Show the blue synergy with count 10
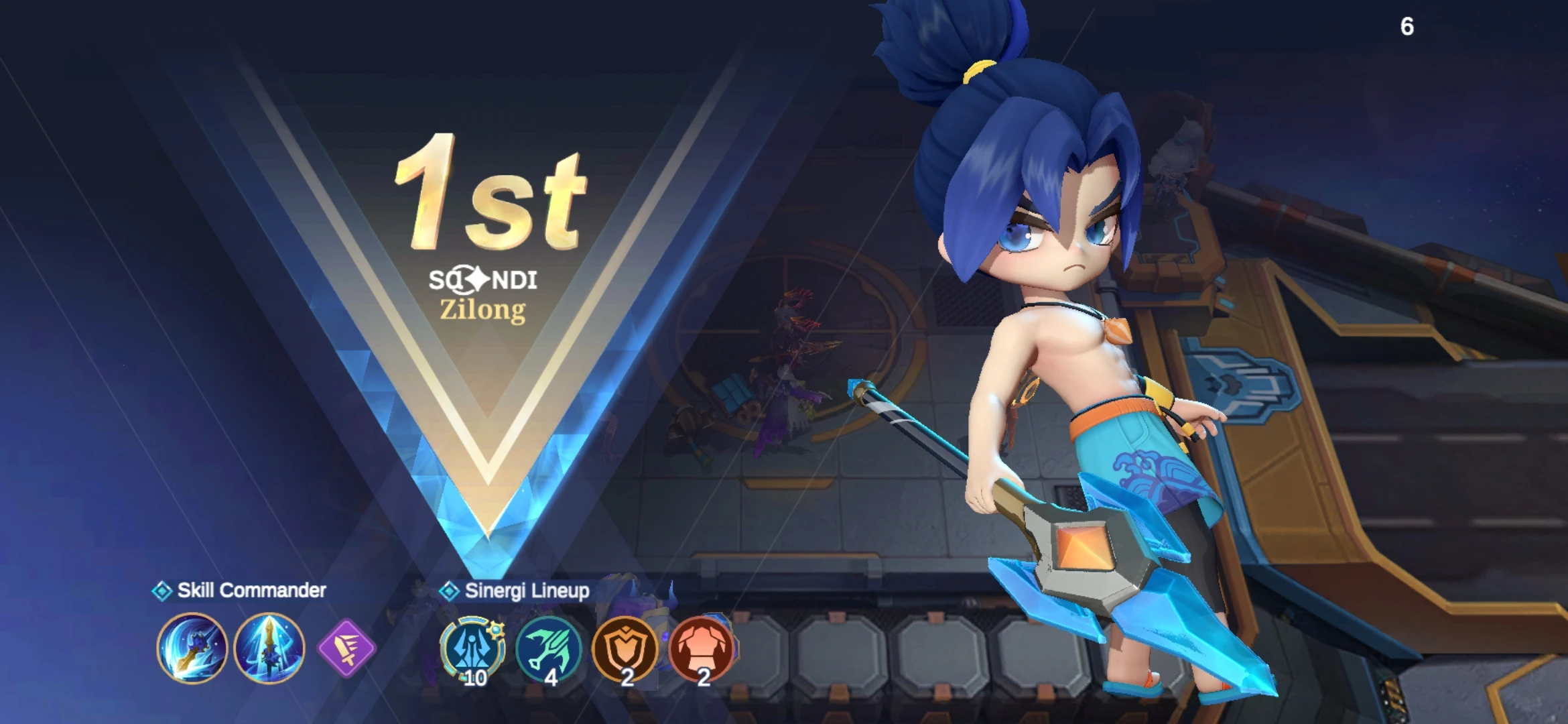Image resolution: width=1568 pixels, height=724 pixels. coord(472,649)
